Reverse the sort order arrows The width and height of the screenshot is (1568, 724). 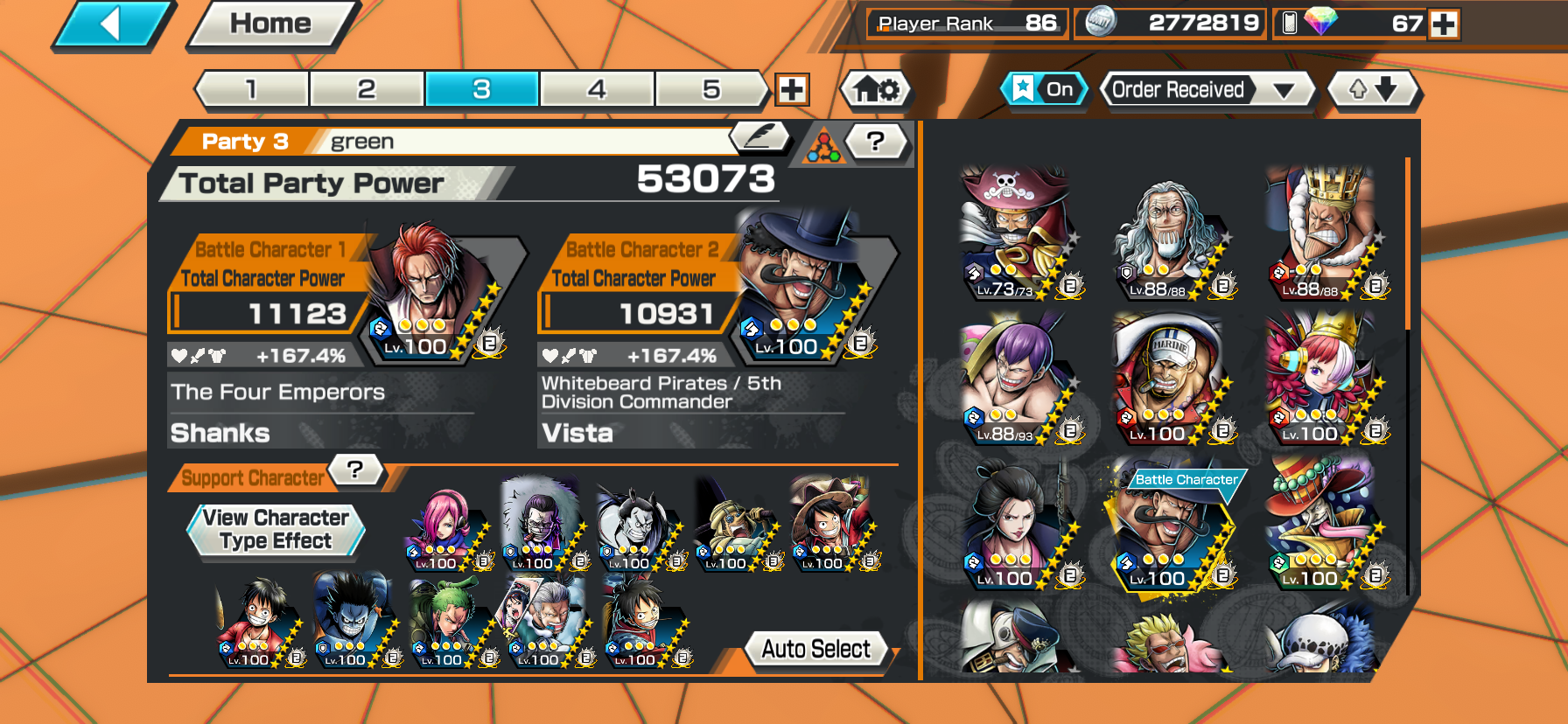1373,89
